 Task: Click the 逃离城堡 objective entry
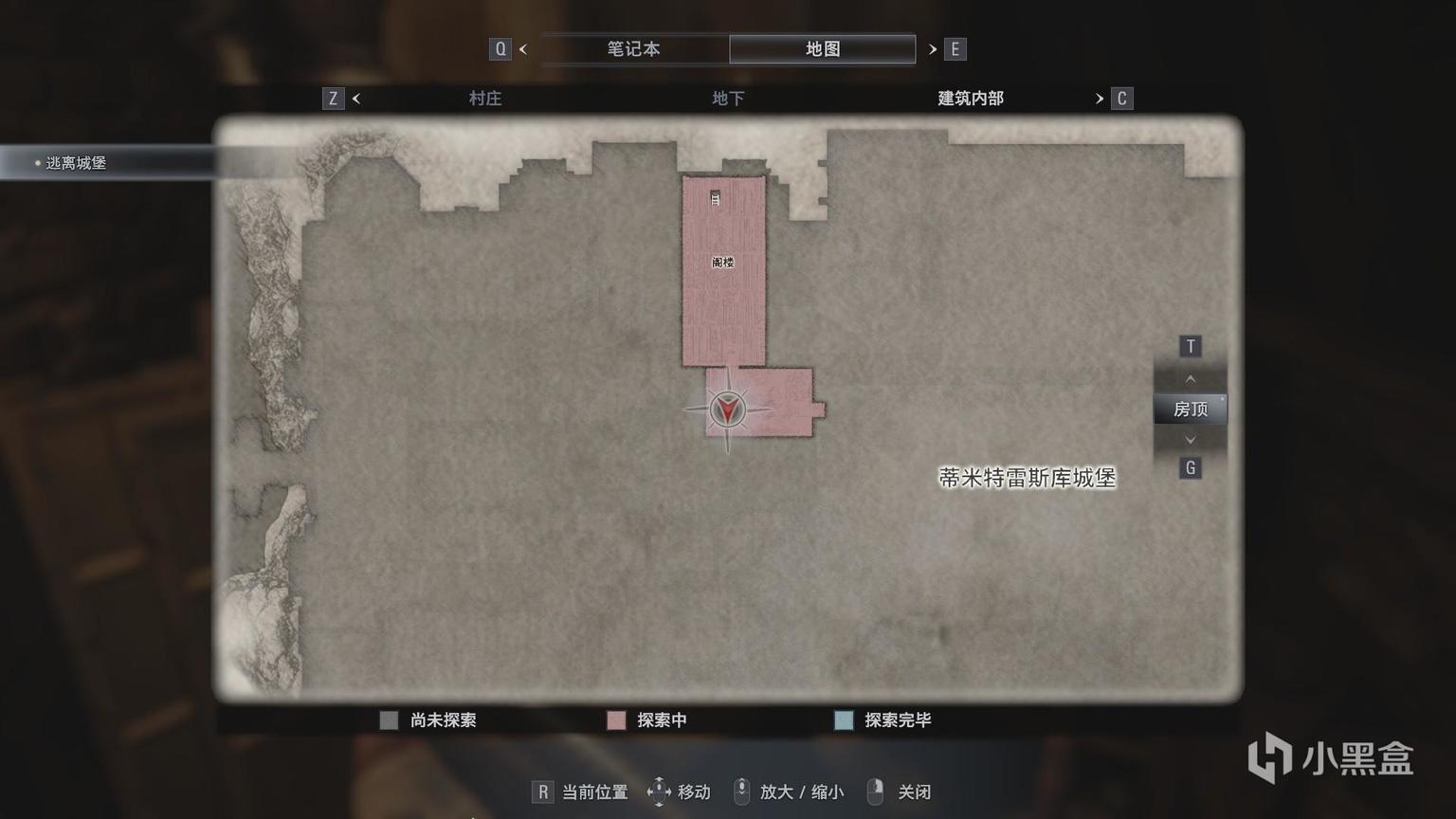(x=76, y=163)
